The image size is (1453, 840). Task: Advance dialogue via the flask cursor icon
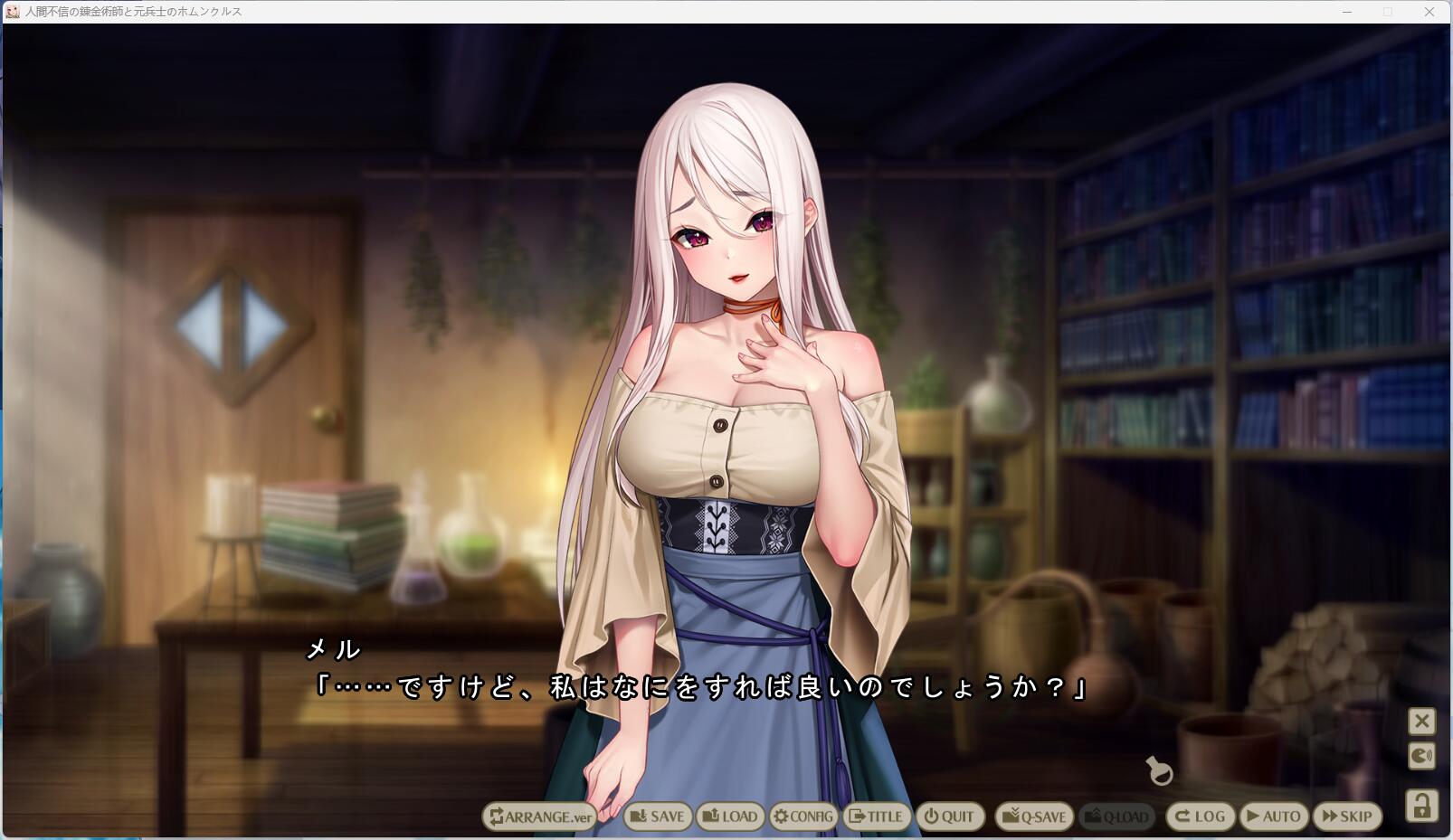coord(1159,771)
